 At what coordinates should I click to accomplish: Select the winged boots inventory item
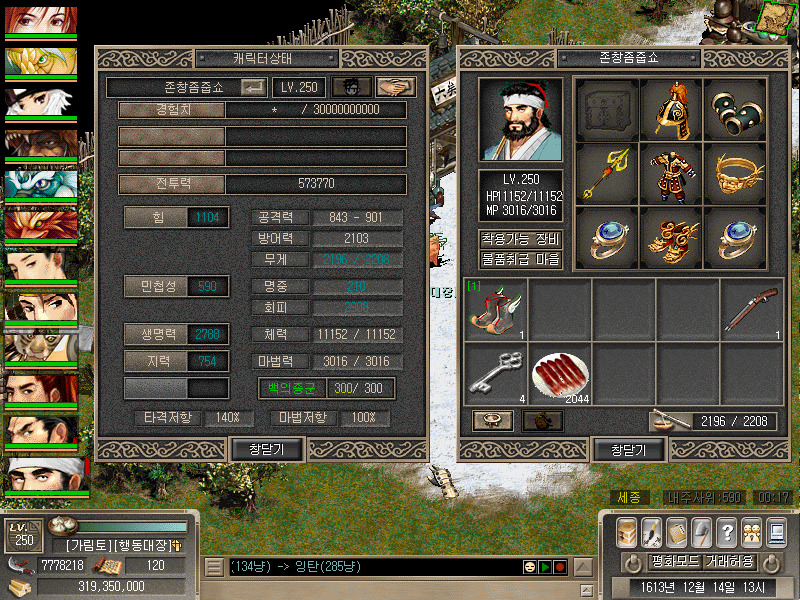tap(495, 310)
